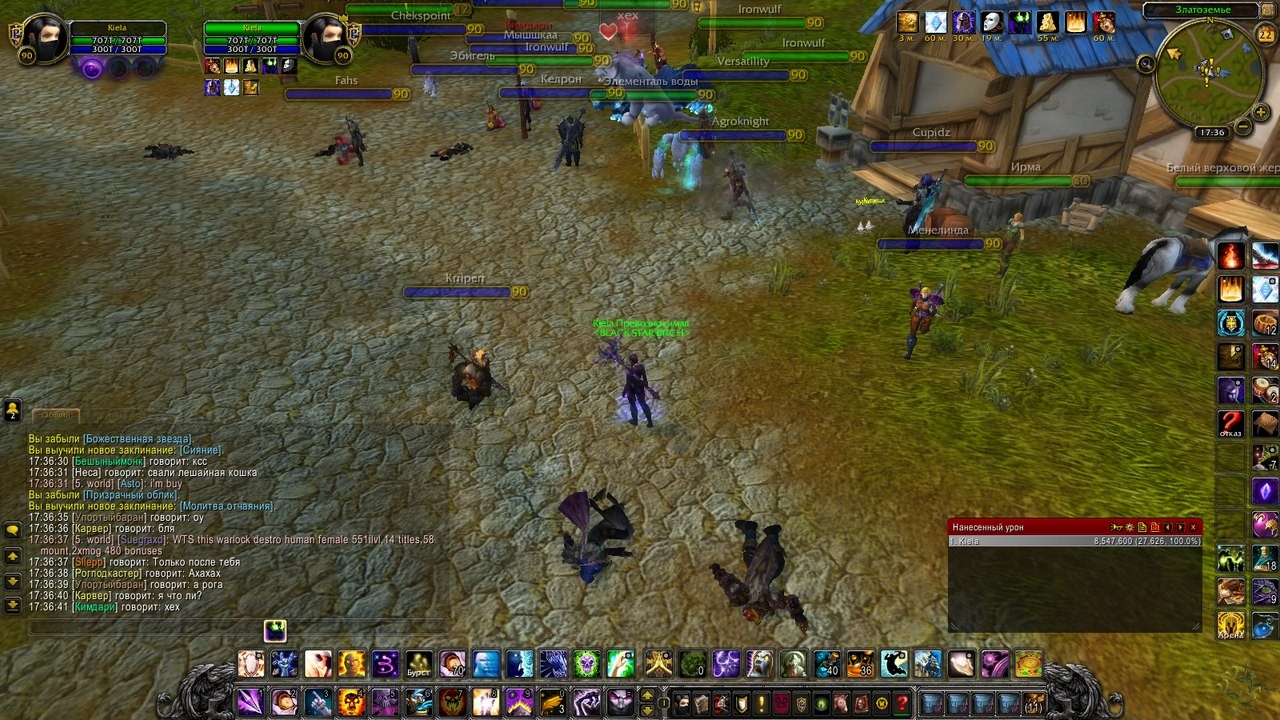Click the cheese food buff icon
Screen dimensions: 1280x720
(x=1047, y=22)
